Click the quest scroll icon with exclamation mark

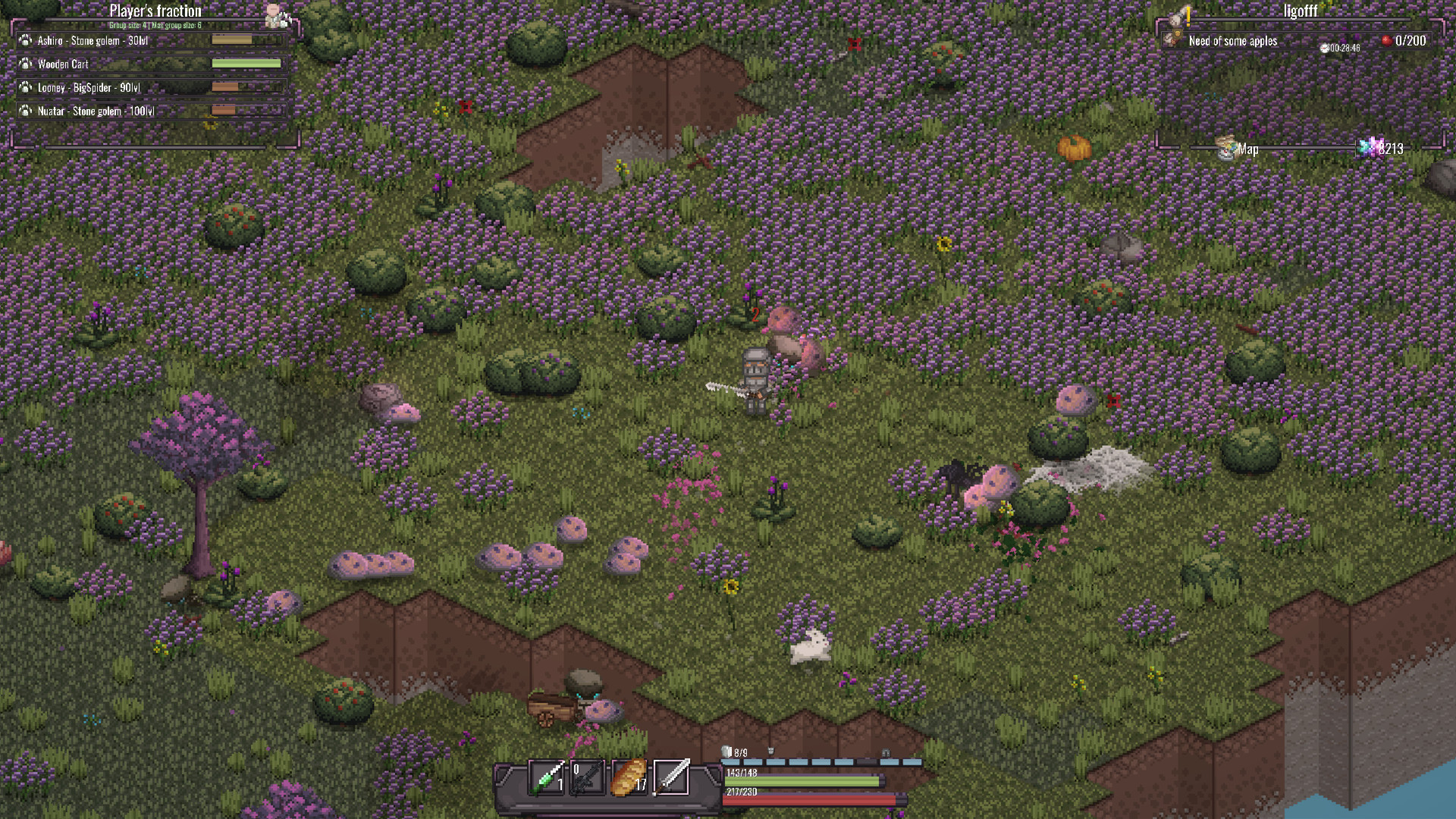[1180, 15]
